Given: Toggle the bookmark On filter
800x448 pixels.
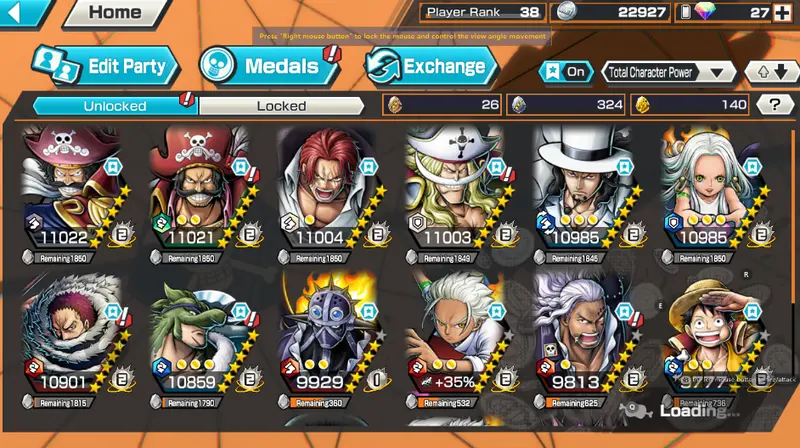Looking at the screenshot, I should click(565, 72).
